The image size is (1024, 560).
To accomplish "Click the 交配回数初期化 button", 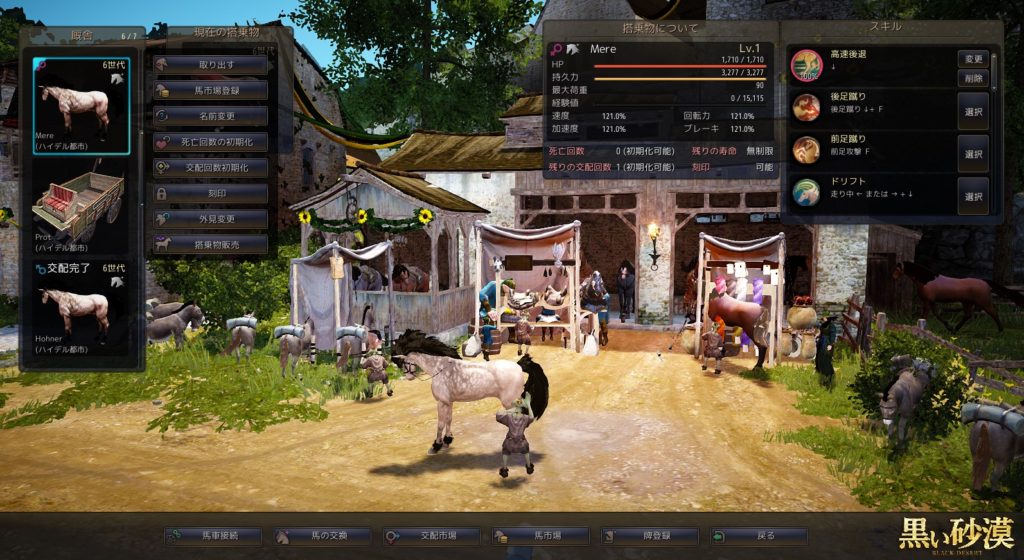I will click(210, 167).
